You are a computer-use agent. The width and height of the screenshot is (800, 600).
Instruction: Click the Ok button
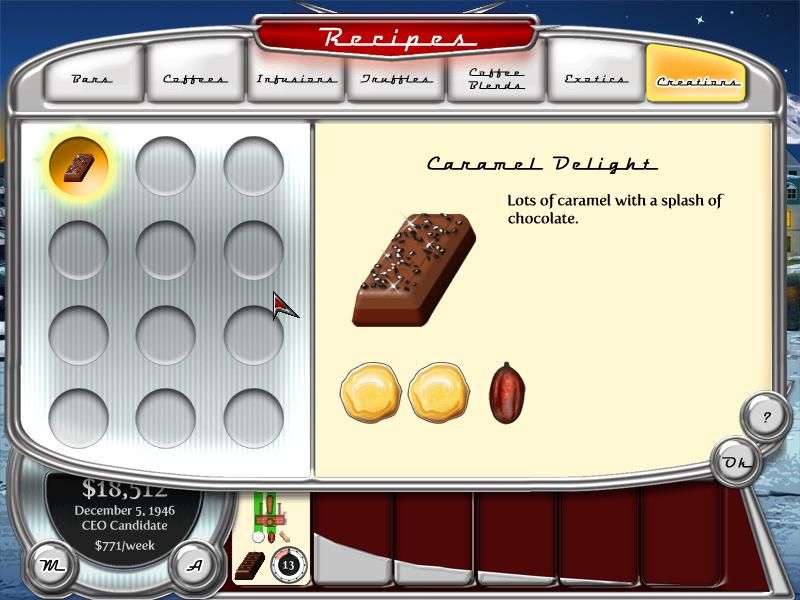pyautogui.click(x=738, y=462)
